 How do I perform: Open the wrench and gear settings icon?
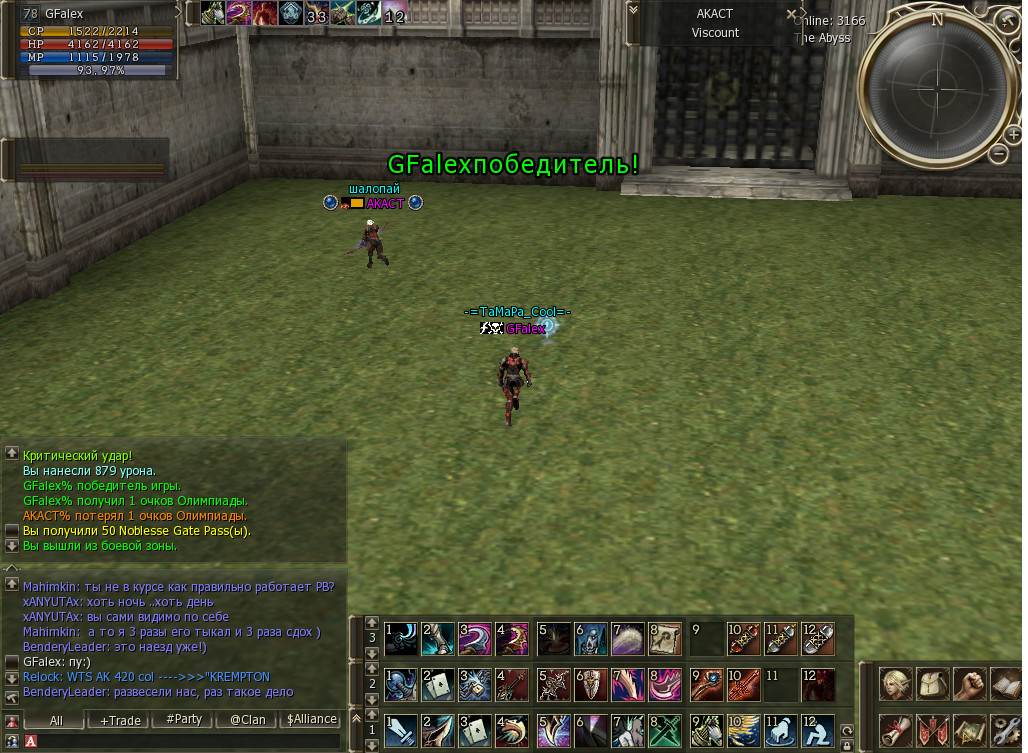(1005, 729)
